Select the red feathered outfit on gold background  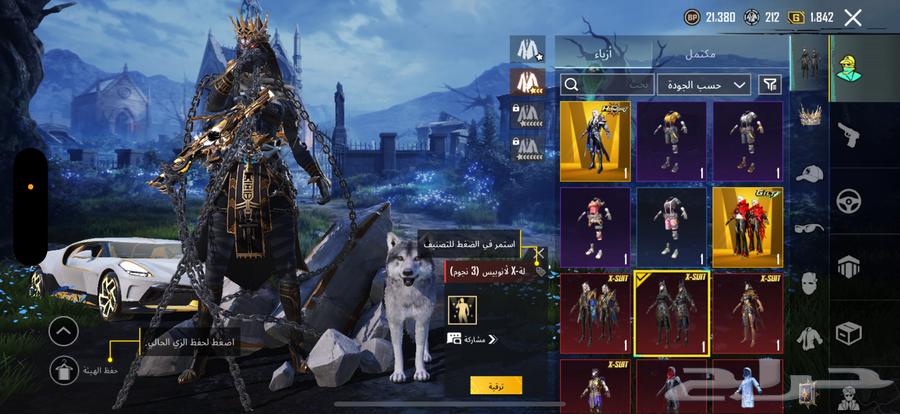pyautogui.click(x=747, y=226)
